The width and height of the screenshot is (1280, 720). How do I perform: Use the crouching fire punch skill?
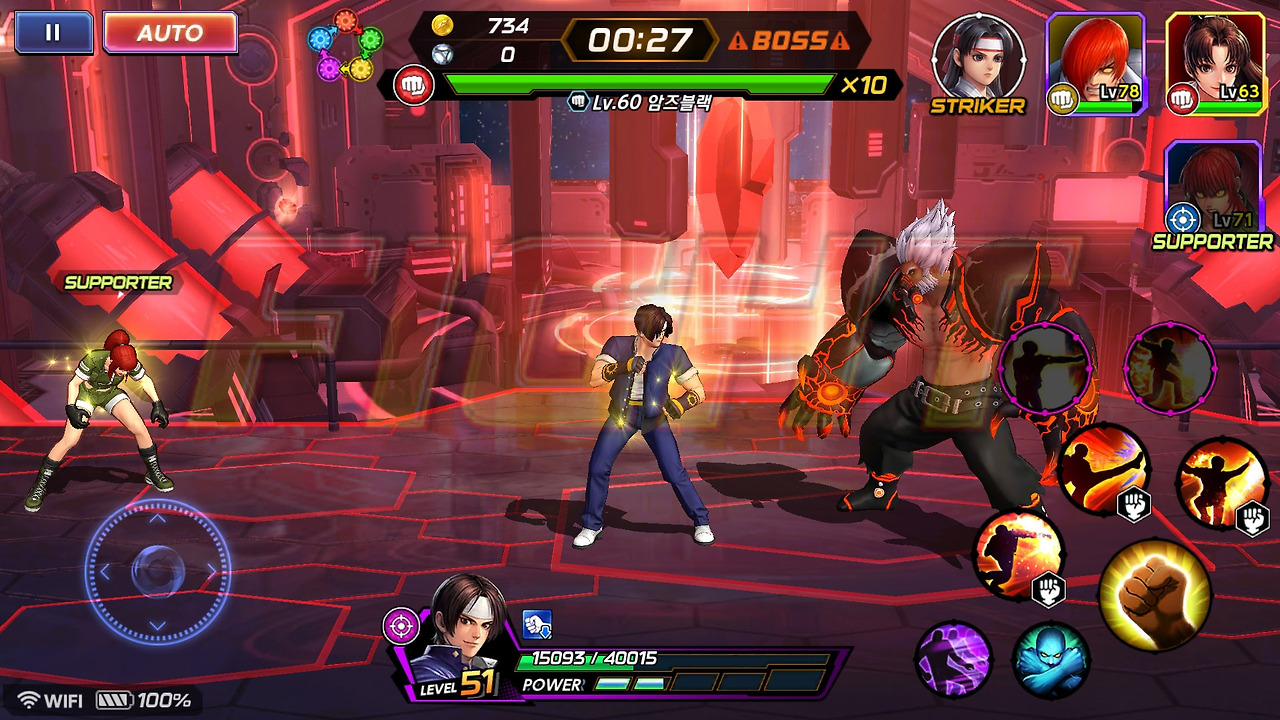[x=1017, y=556]
